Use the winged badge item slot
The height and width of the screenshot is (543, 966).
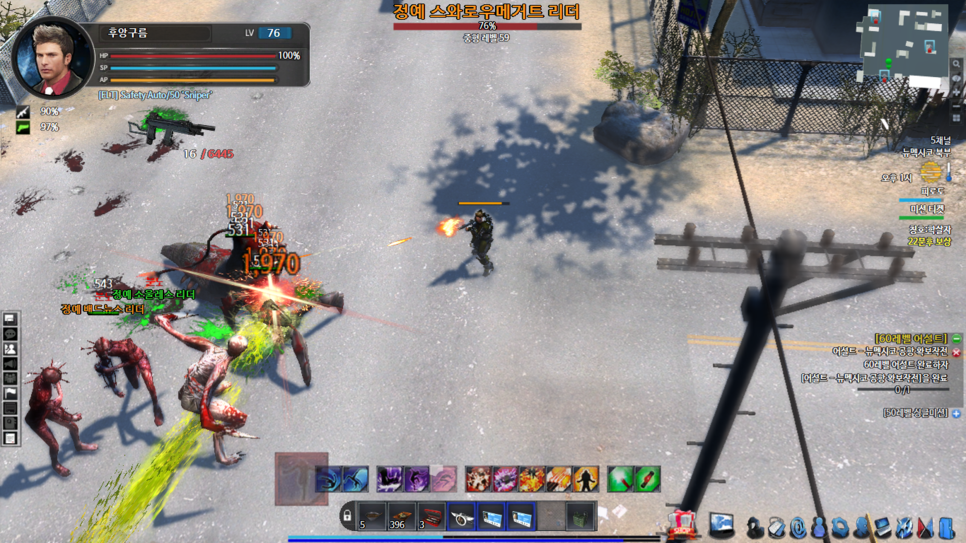click(461, 517)
